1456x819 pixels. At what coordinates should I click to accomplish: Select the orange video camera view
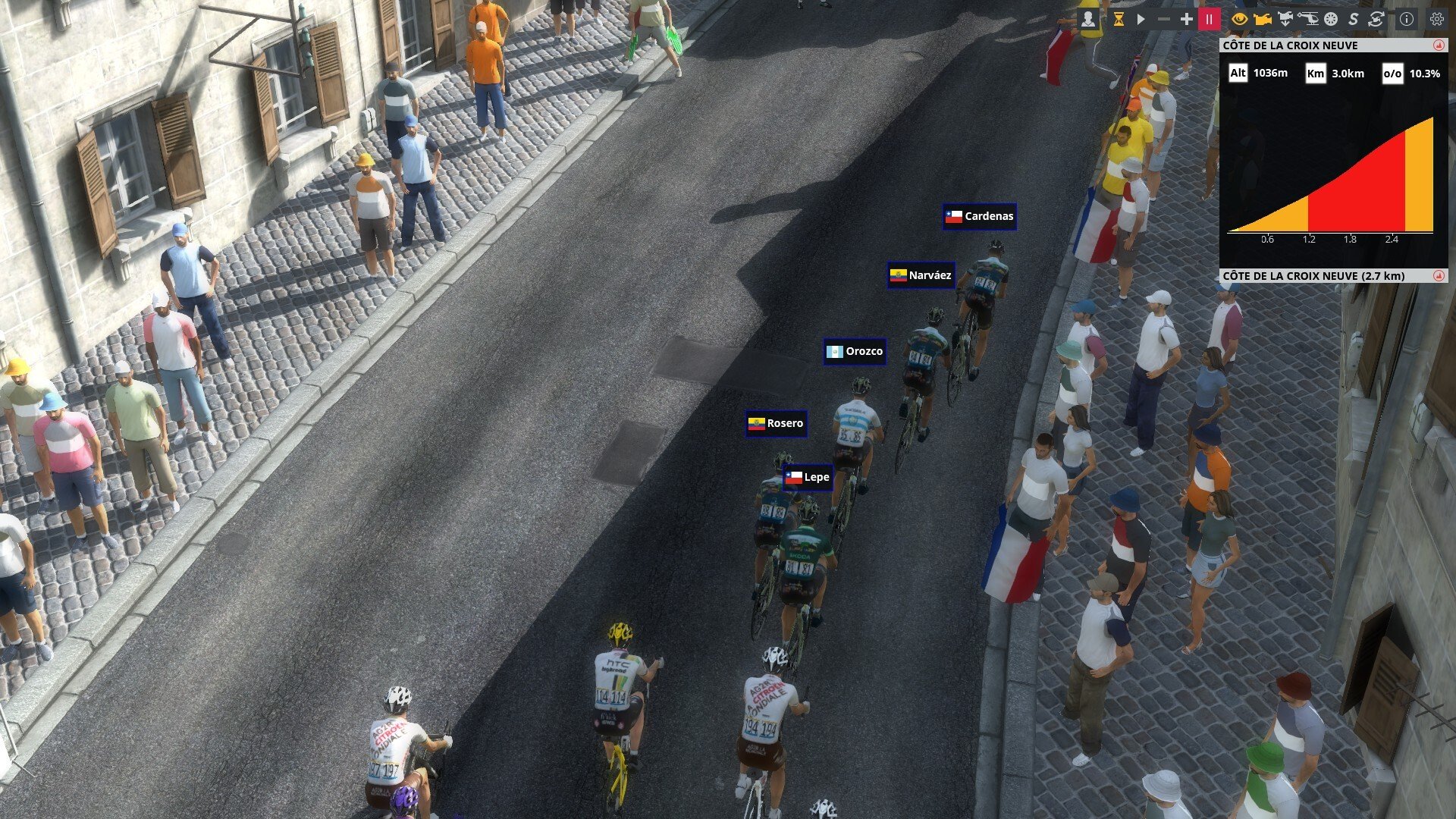pyautogui.click(x=1262, y=20)
